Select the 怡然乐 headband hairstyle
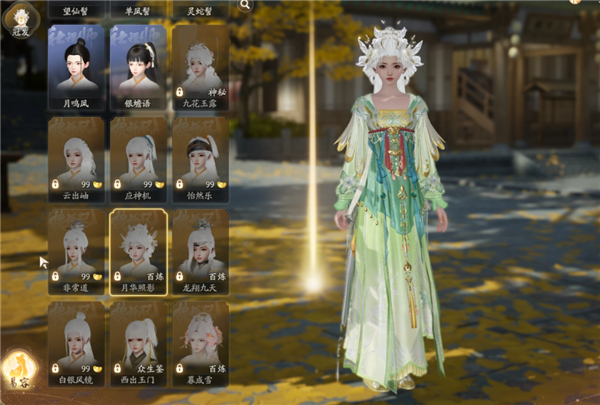The width and height of the screenshot is (600, 405). tap(200, 157)
